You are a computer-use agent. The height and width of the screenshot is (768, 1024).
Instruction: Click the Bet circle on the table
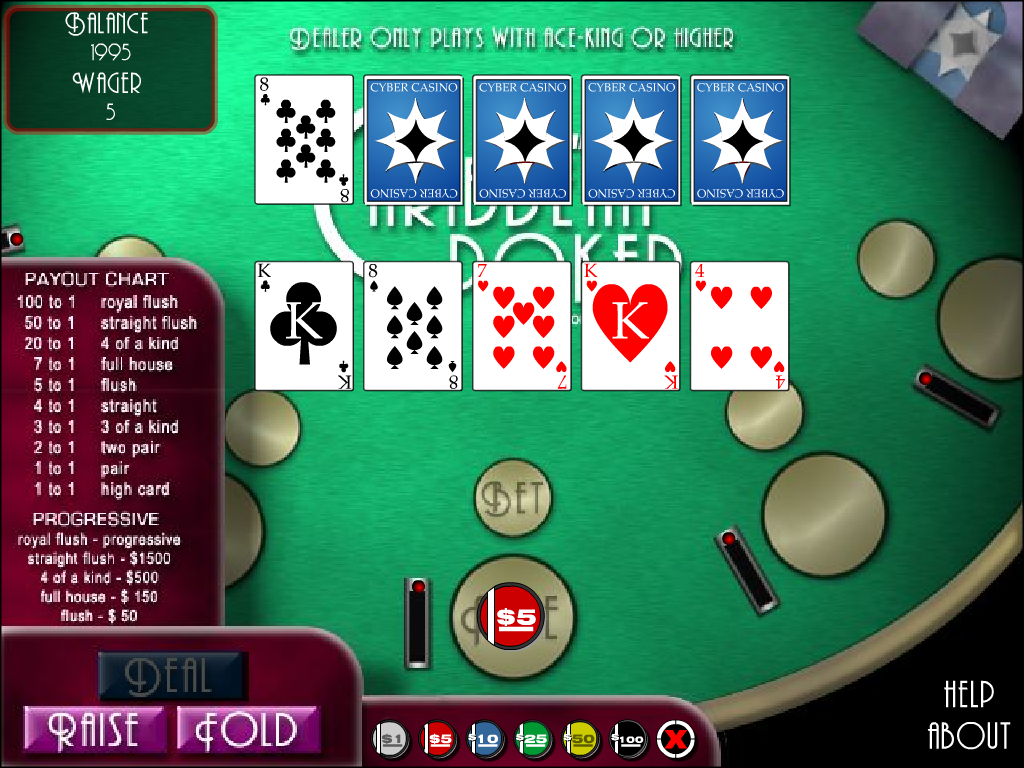(x=513, y=497)
